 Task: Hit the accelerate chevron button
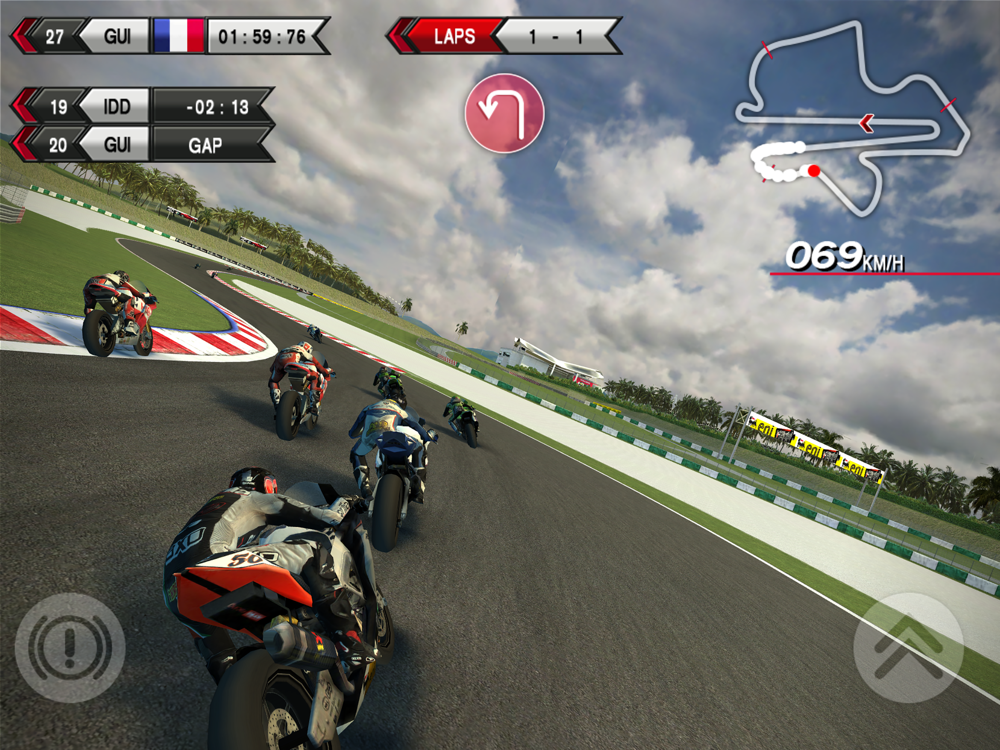coord(908,647)
